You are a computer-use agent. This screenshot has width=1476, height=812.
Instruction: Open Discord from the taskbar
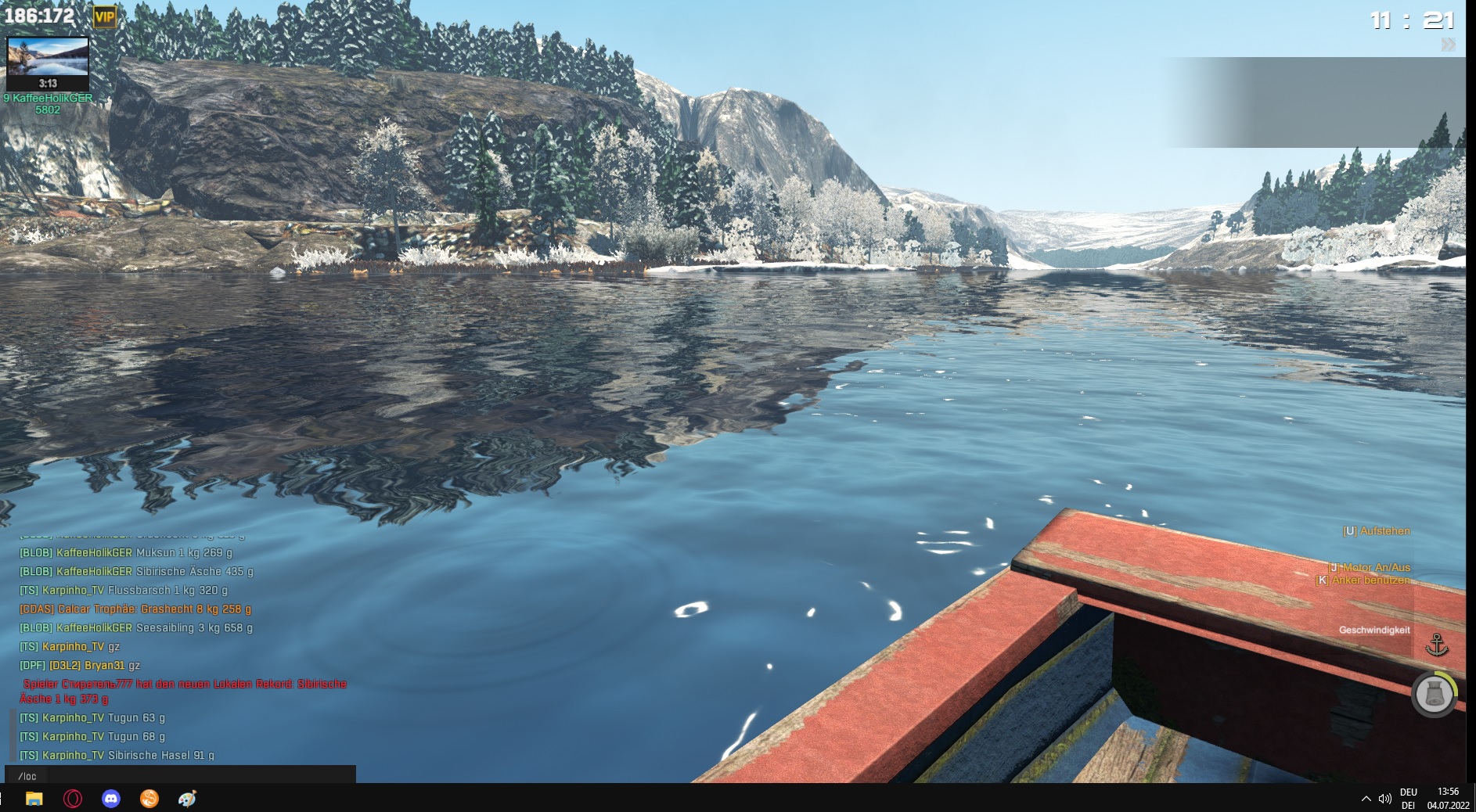[x=111, y=799]
